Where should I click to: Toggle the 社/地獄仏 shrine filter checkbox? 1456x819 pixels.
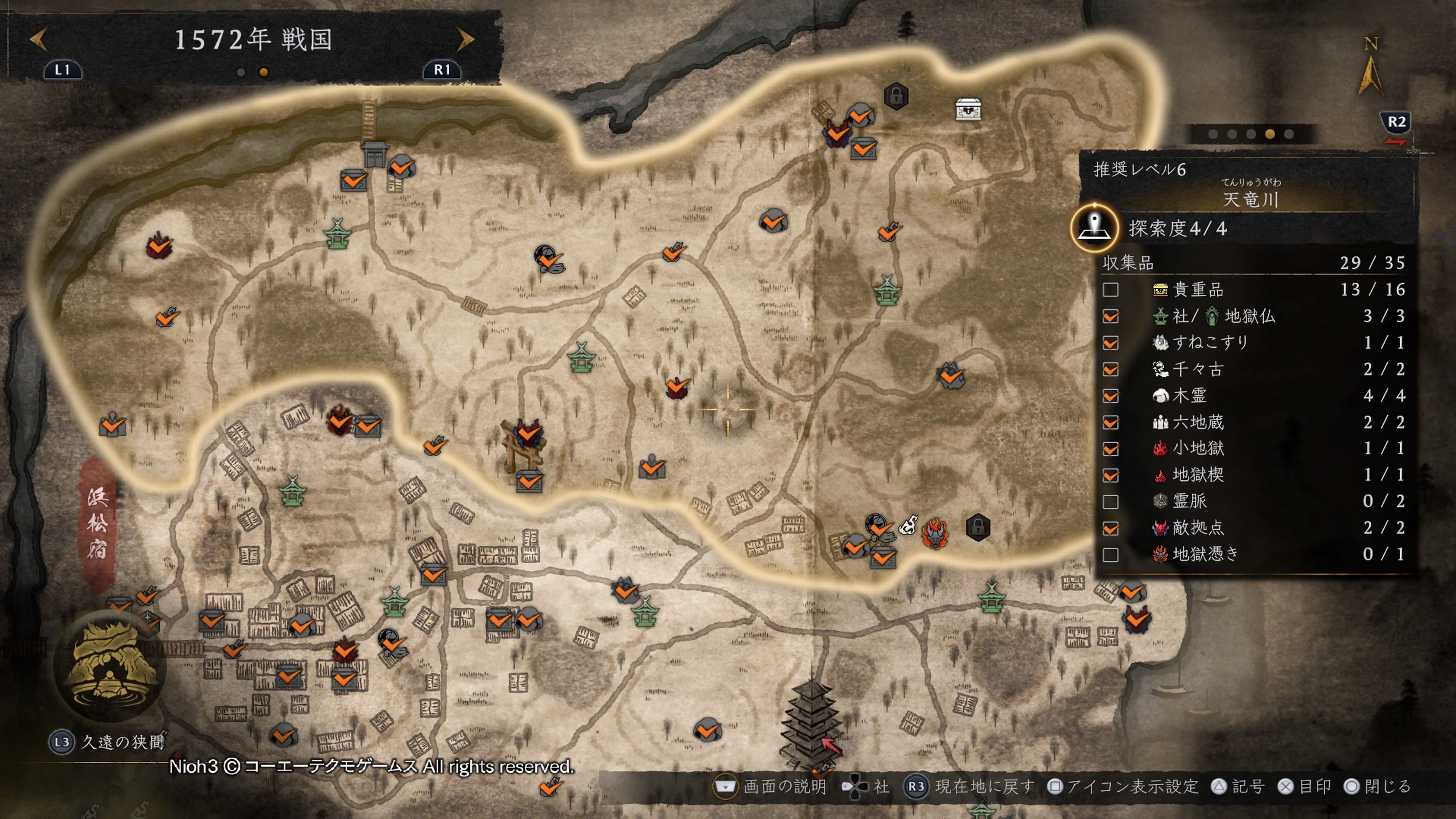1110,317
